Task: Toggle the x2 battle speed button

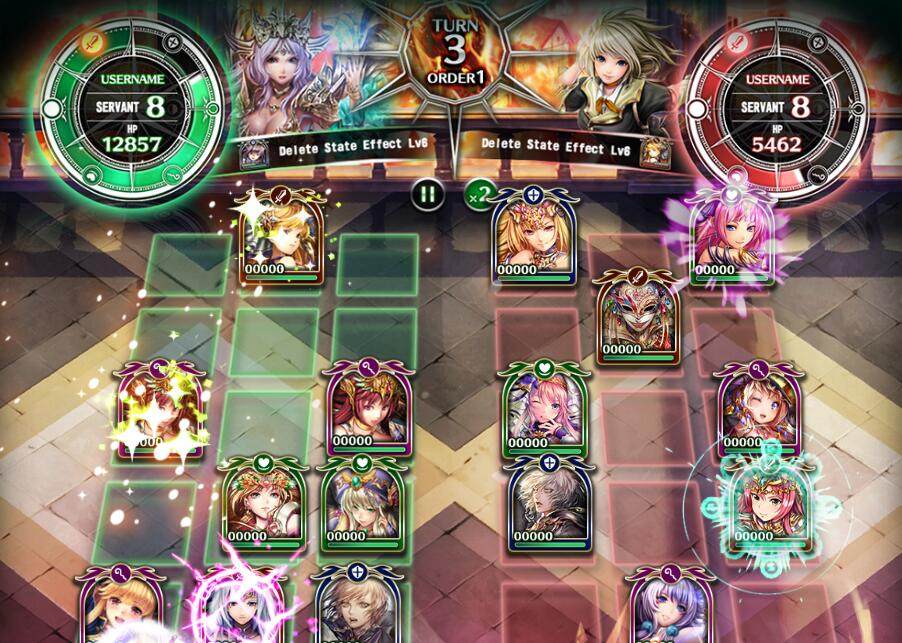Action: (x=480, y=194)
